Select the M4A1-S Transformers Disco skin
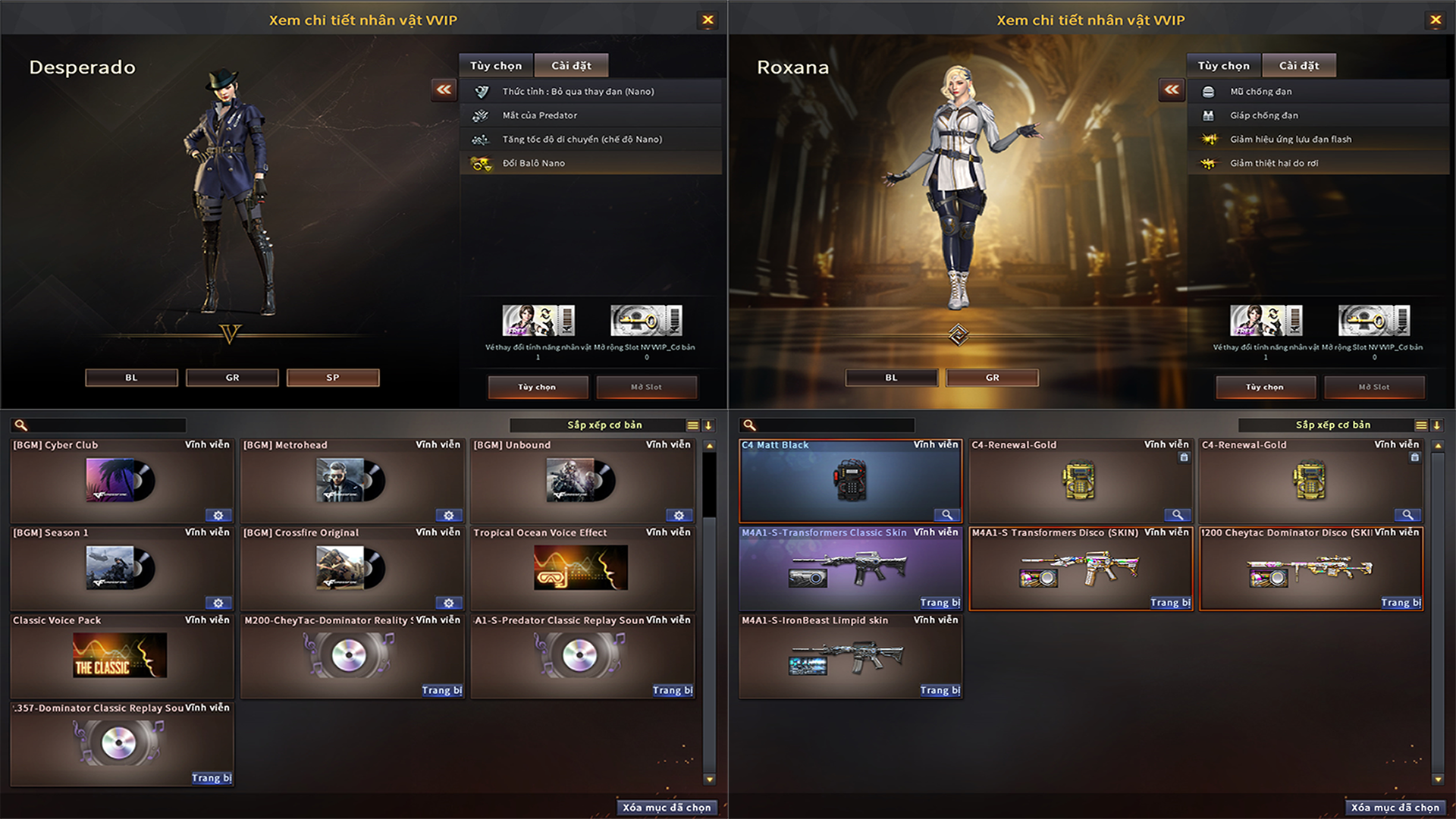 click(x=1081, y=569)
